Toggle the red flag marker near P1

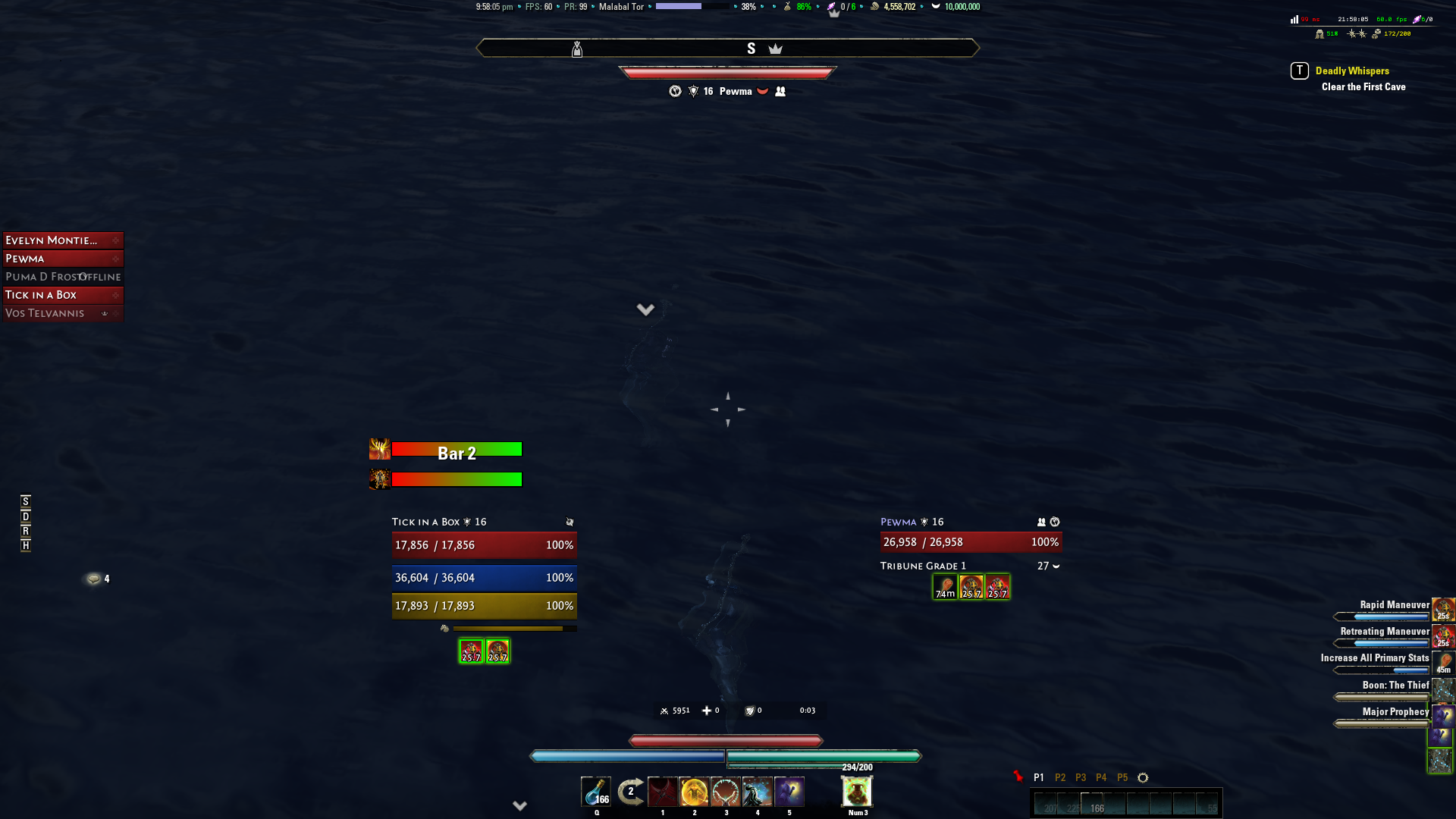pyautogui.click(x=1018, y=777)
